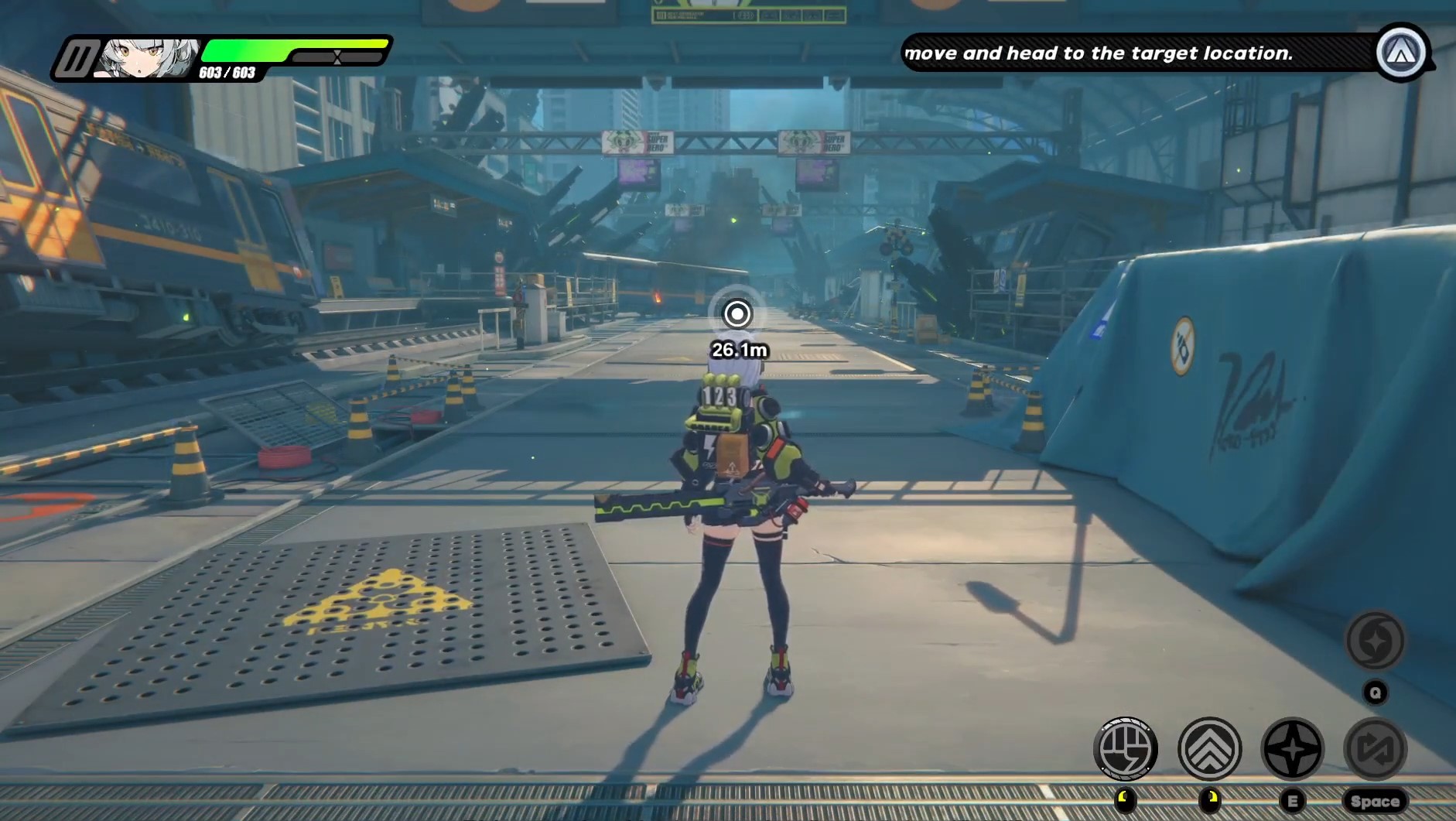The width and height of the screenshot is (1456, 821).
Task: Use the four-point star special attack
Action: 1292,748
